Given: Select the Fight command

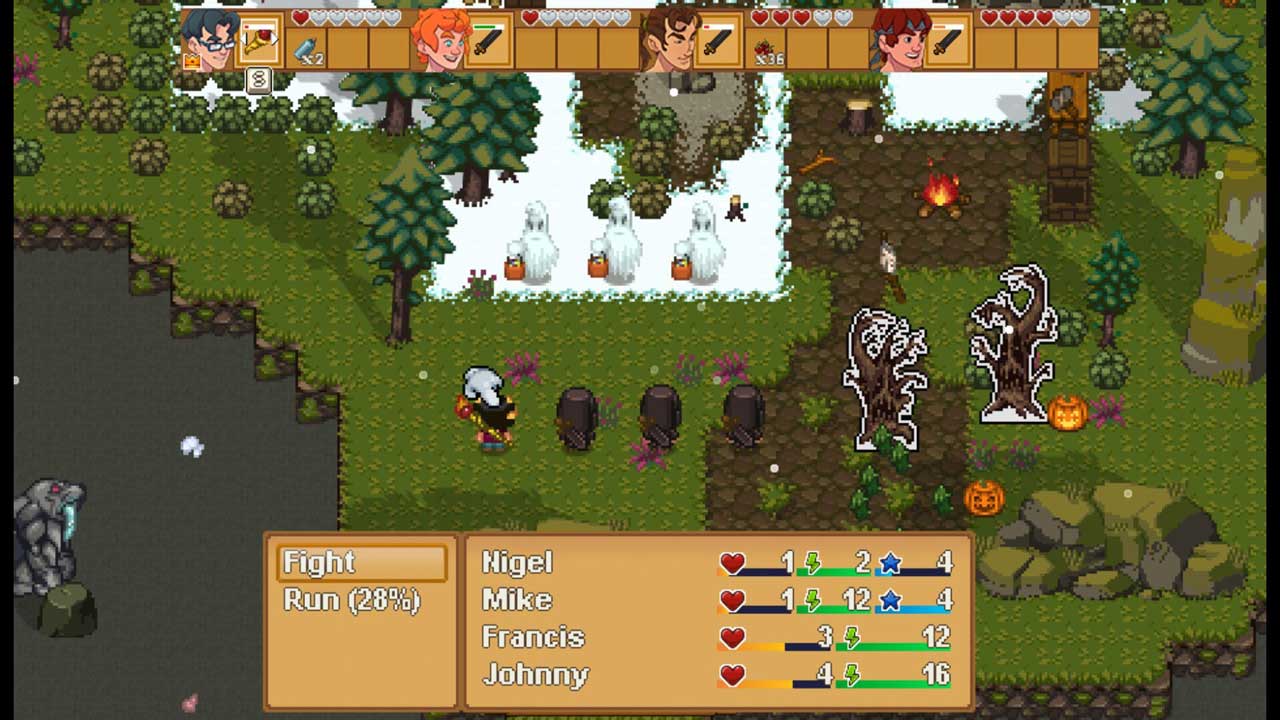Looking at the screenshot, I should (361, 563).
